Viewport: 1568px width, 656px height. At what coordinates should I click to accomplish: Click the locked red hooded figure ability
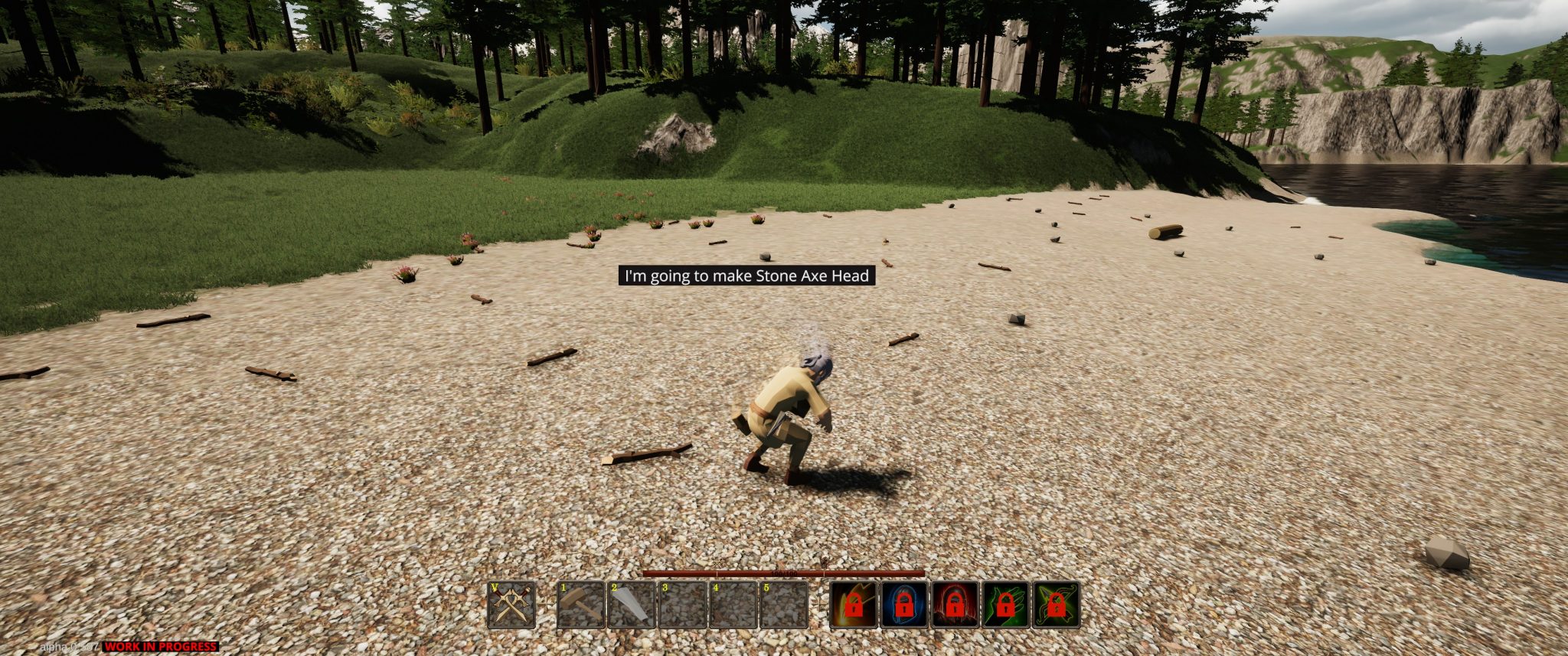click(955, 605)
